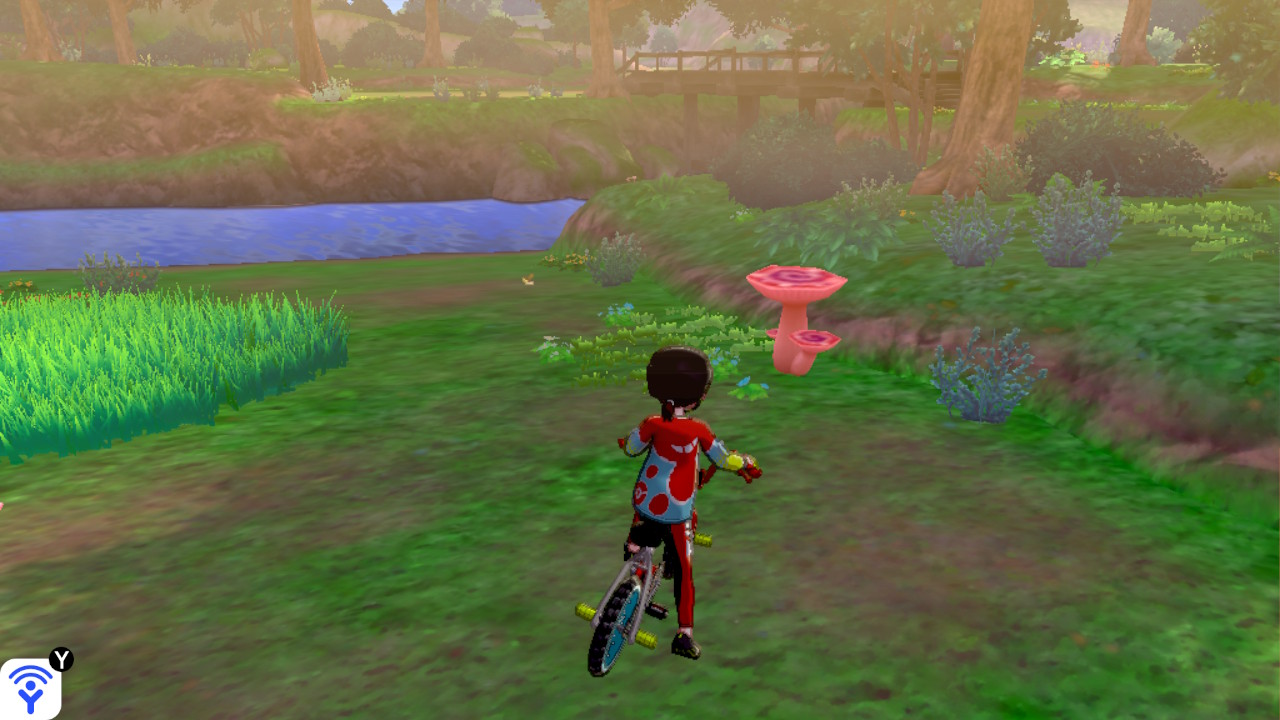The width and height of the screenshot is (1280, 720).
Task: Open the Y-Comm wireless icon
Action: click(30, 688)
